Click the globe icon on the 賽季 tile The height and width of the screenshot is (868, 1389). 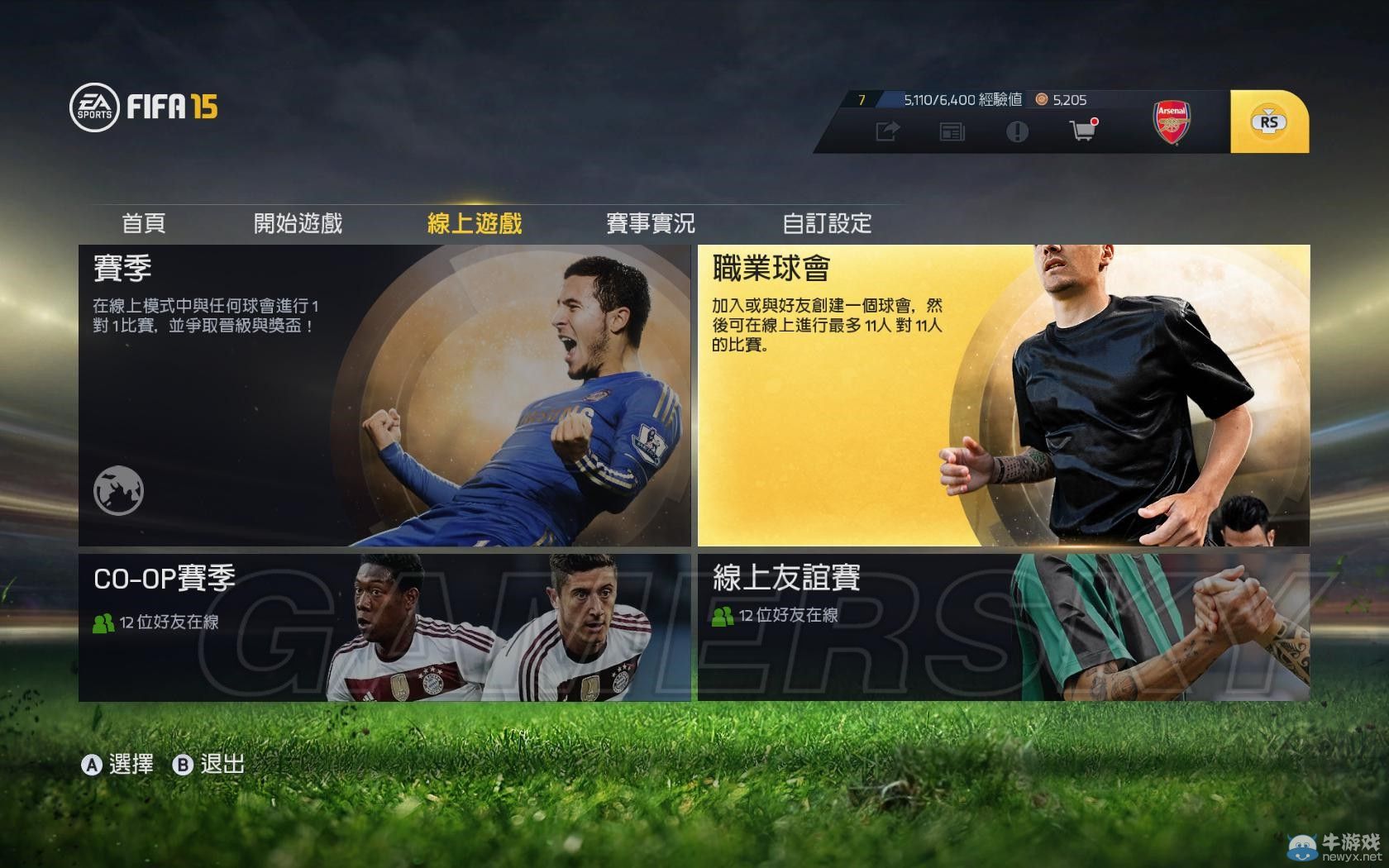tap(118, 489)
